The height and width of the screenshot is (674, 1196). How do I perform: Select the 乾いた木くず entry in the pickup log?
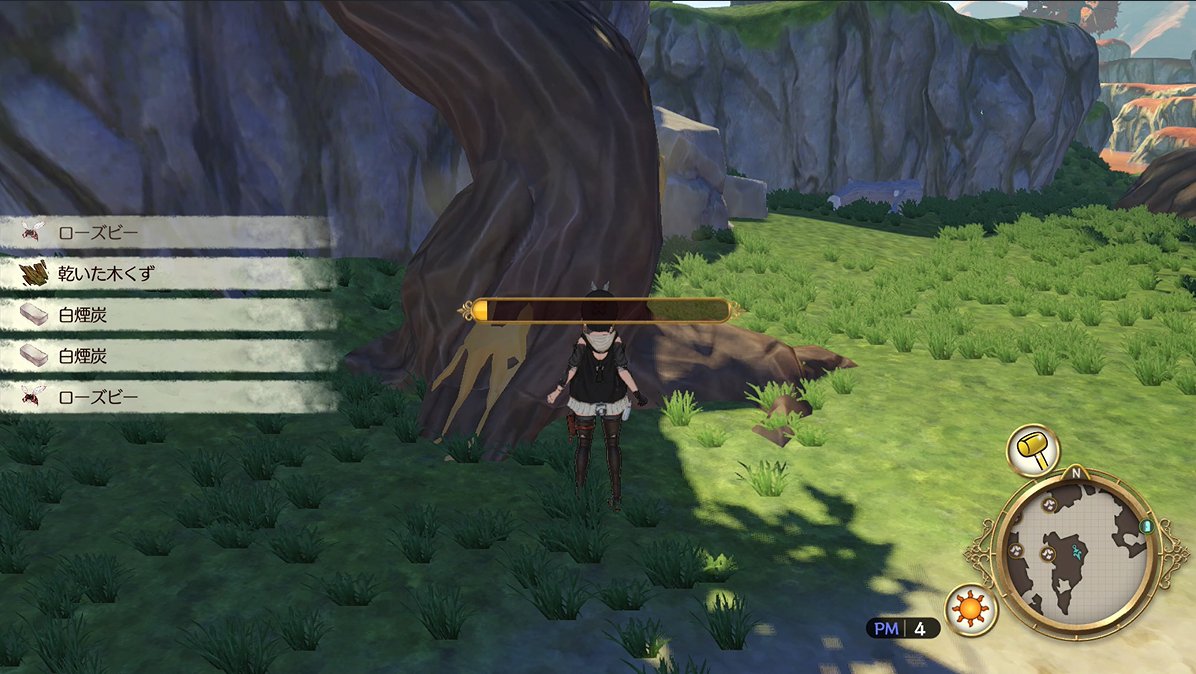[150, 274]
